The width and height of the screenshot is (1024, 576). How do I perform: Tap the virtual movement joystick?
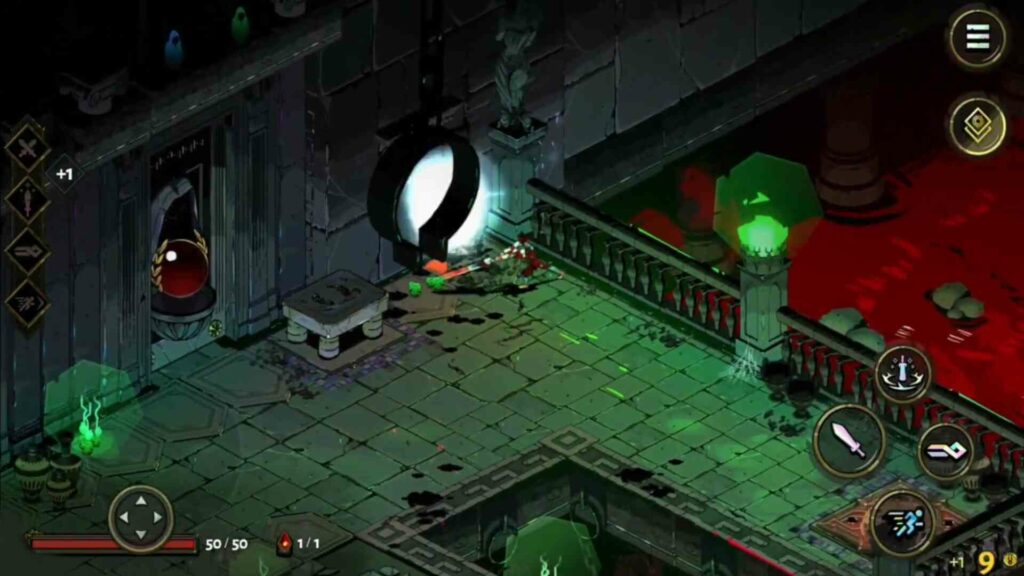[141, 518]
